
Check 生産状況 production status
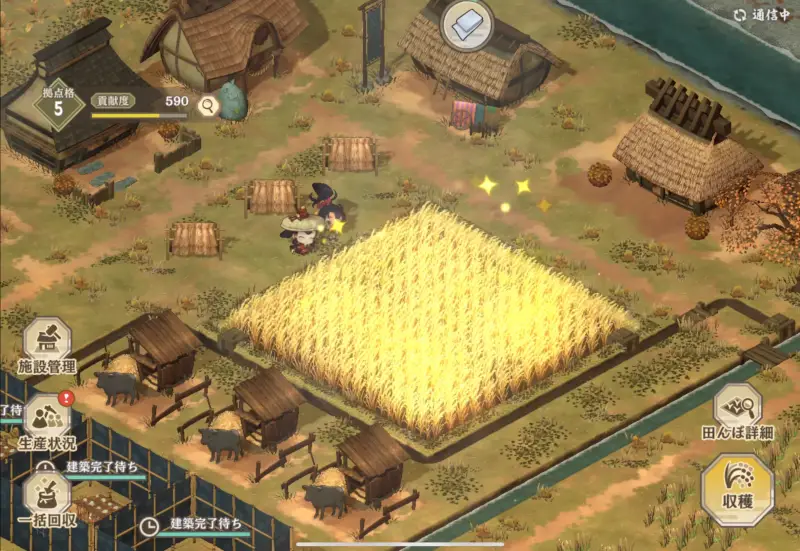coord(47,420)
